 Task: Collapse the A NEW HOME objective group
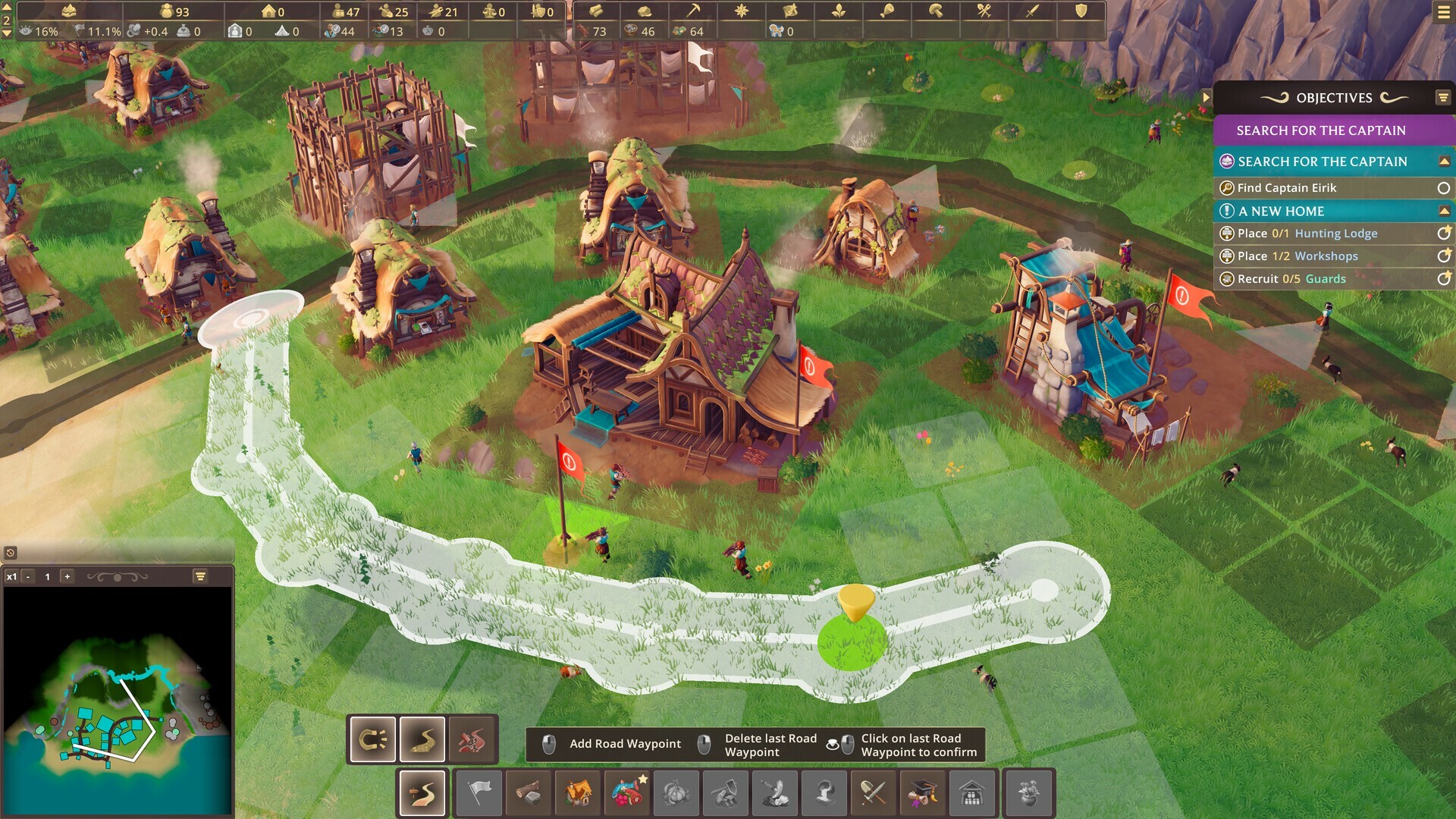click(x=1443, y=211)
